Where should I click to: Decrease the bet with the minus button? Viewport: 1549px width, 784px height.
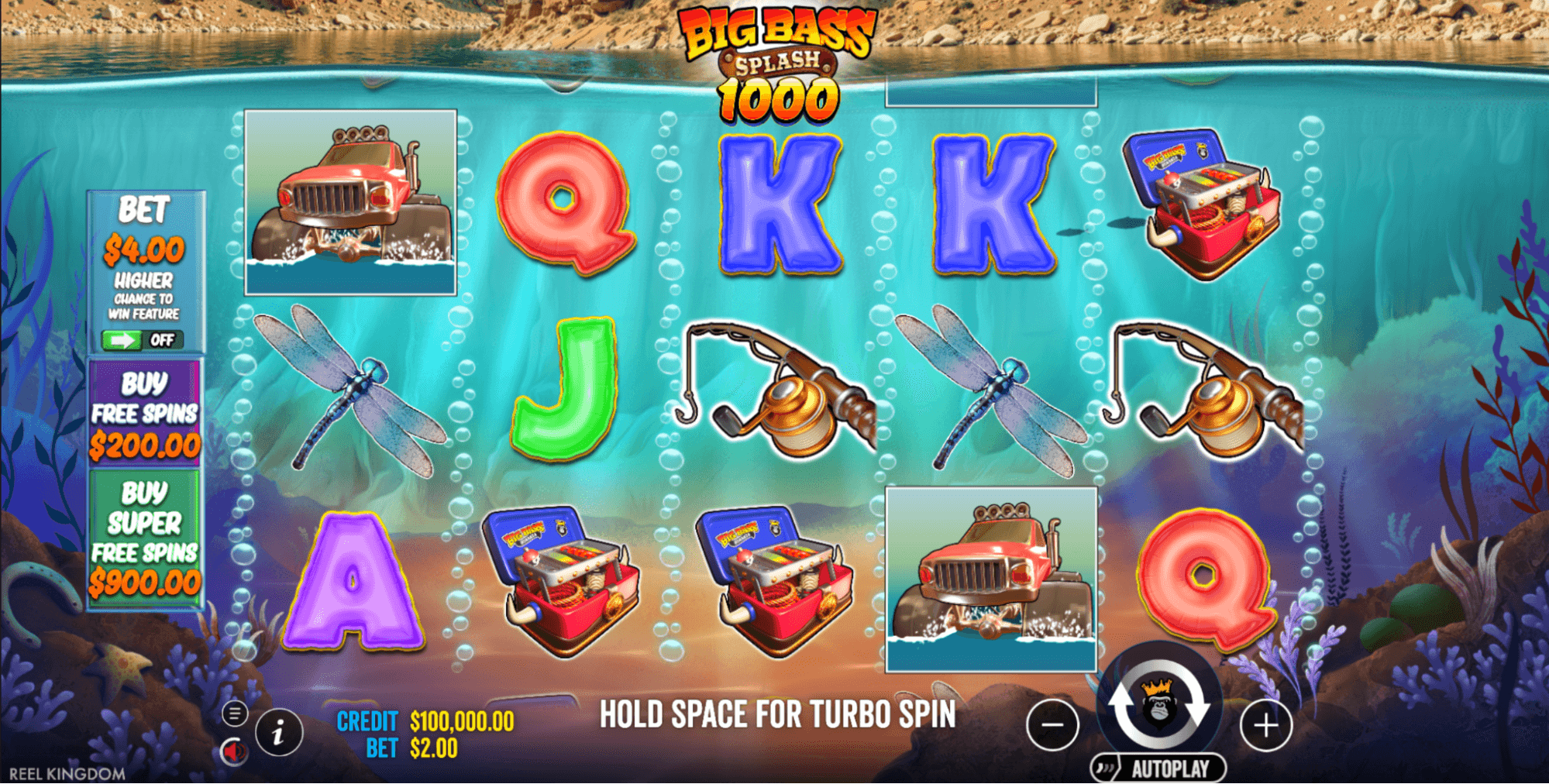tap(1052, 726)
